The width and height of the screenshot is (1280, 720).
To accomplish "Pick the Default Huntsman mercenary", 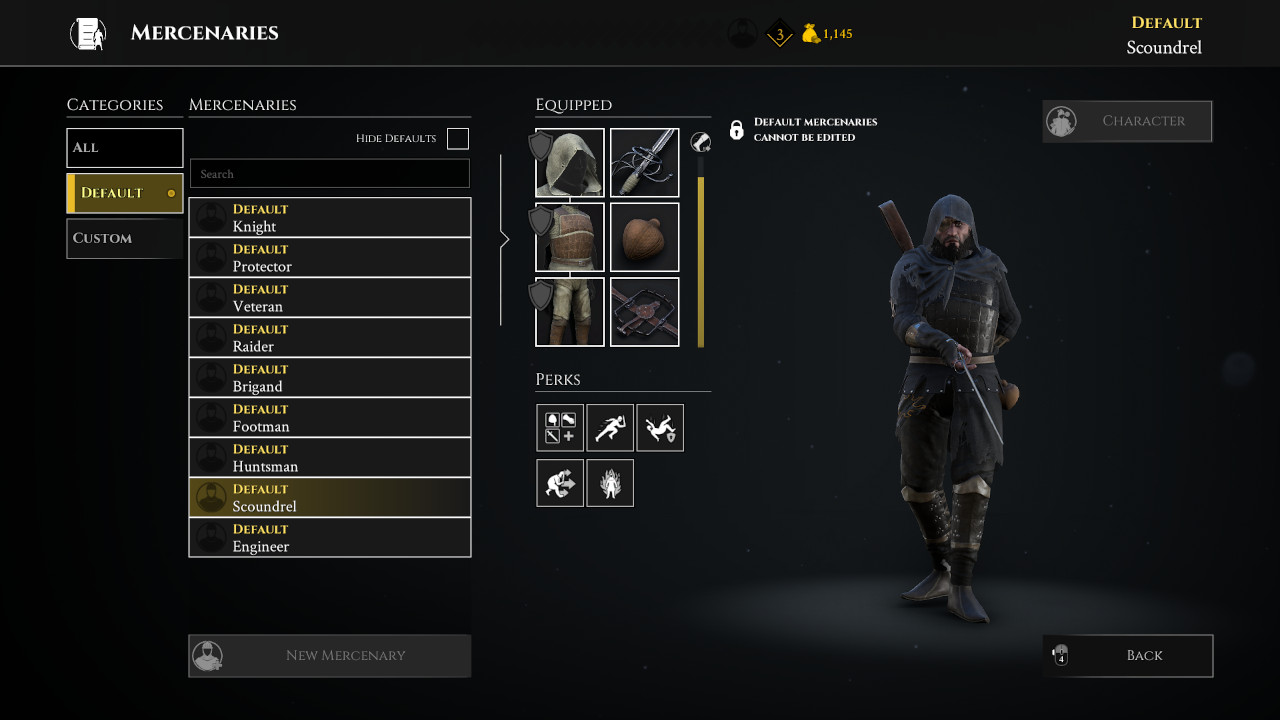I will [x=330, y=458].
